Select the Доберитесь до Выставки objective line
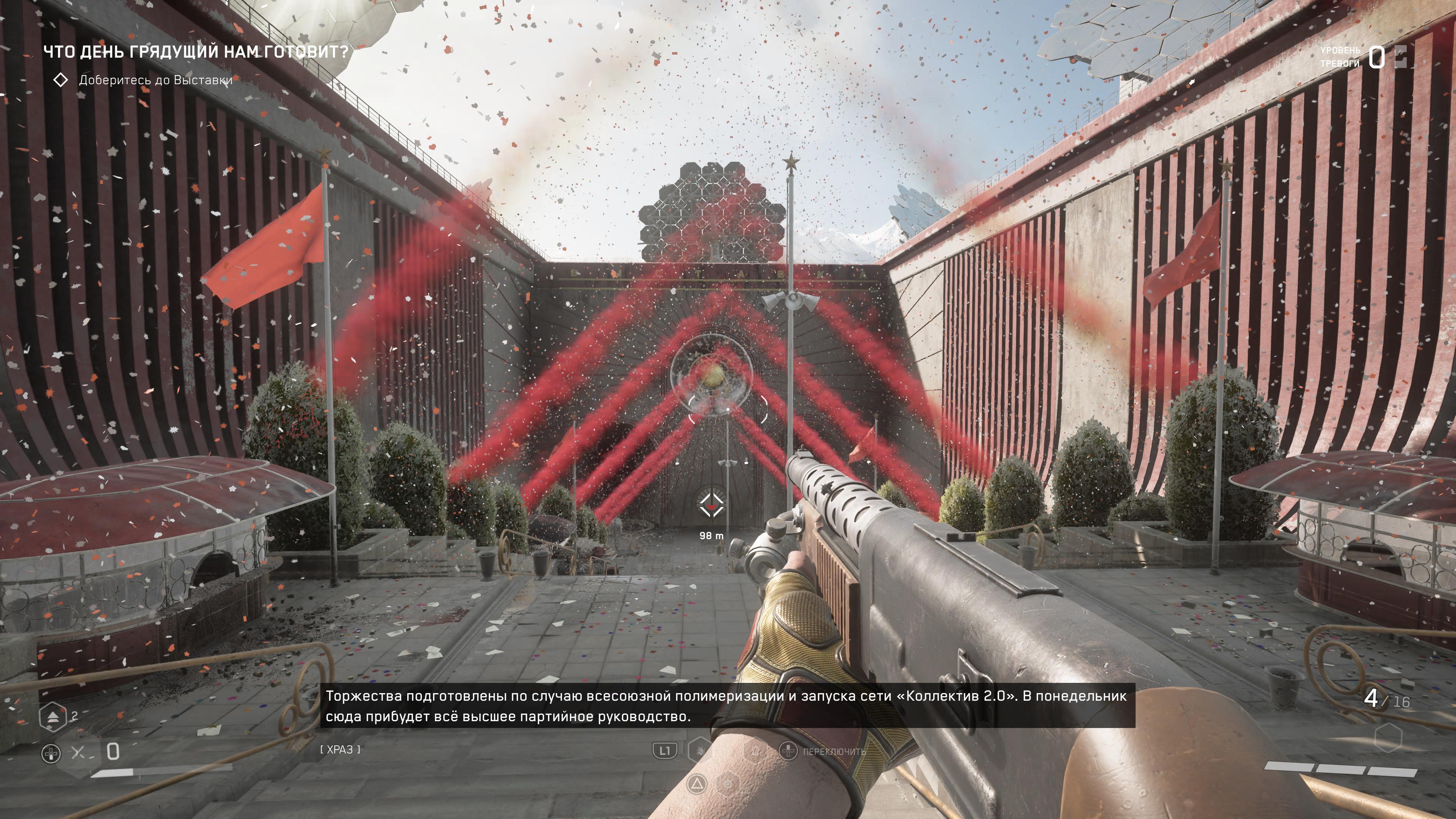The width and height of the screenshot is (1456, 819). [x=155, y=80]
